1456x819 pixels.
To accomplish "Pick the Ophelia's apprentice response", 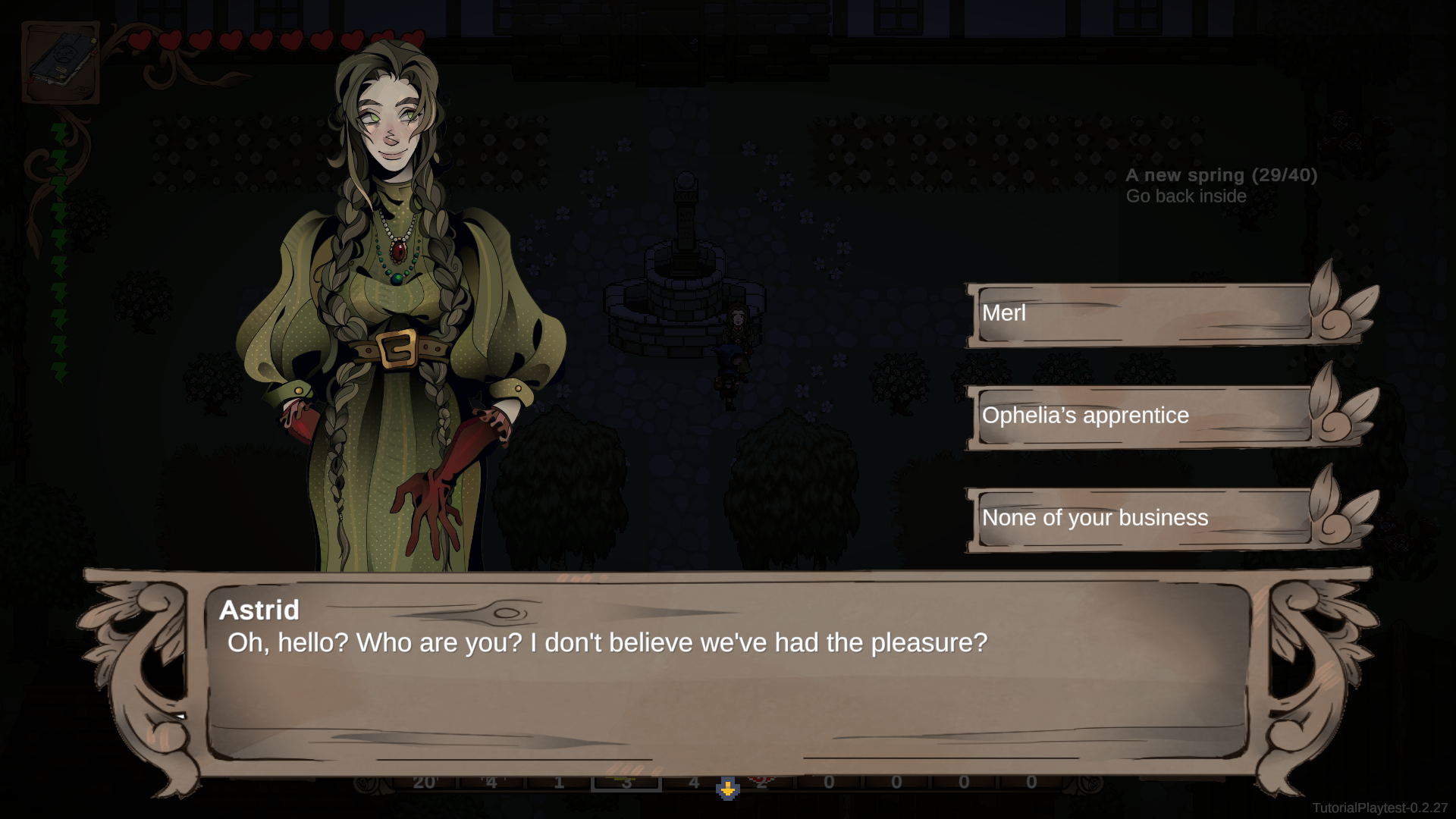I will (x=1137, y=416).
